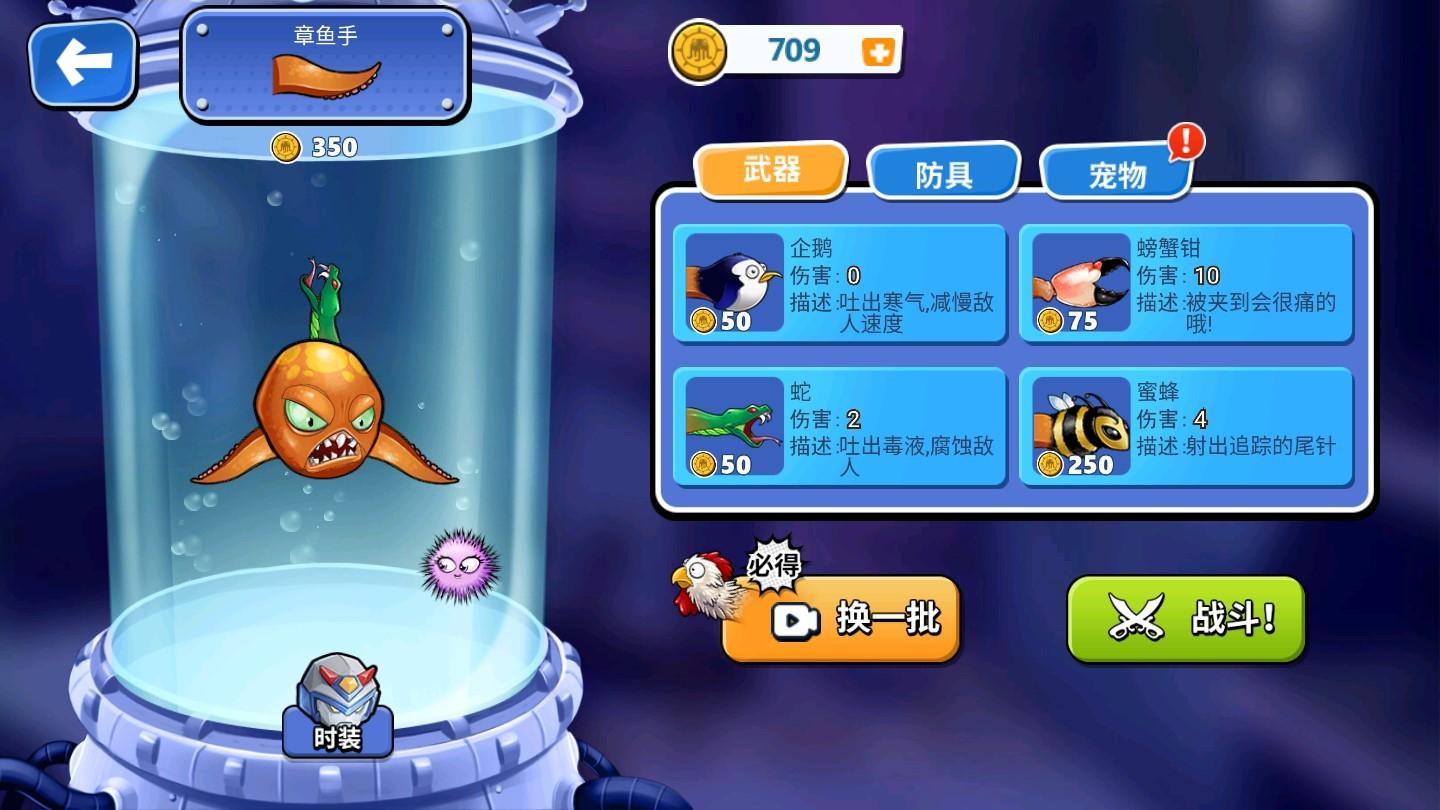Select the 武器 weapons tab
Viewport: 1440px width, 810px height.
772,171
